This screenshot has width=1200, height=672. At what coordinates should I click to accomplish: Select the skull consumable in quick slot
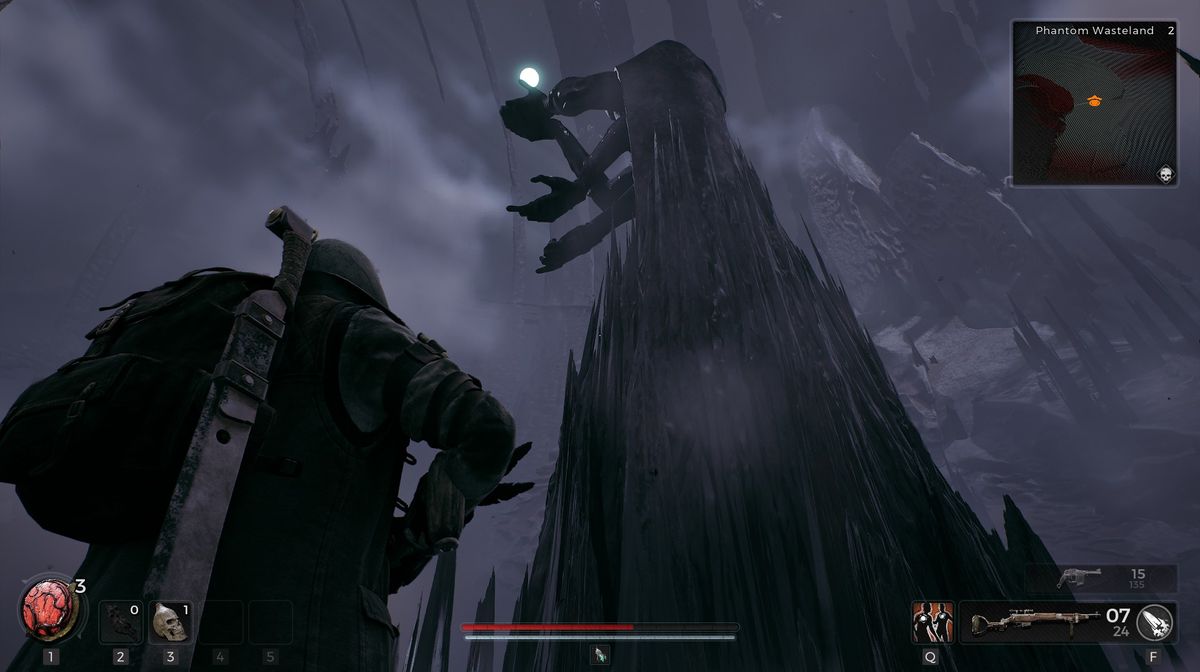[x=170, y=622]
